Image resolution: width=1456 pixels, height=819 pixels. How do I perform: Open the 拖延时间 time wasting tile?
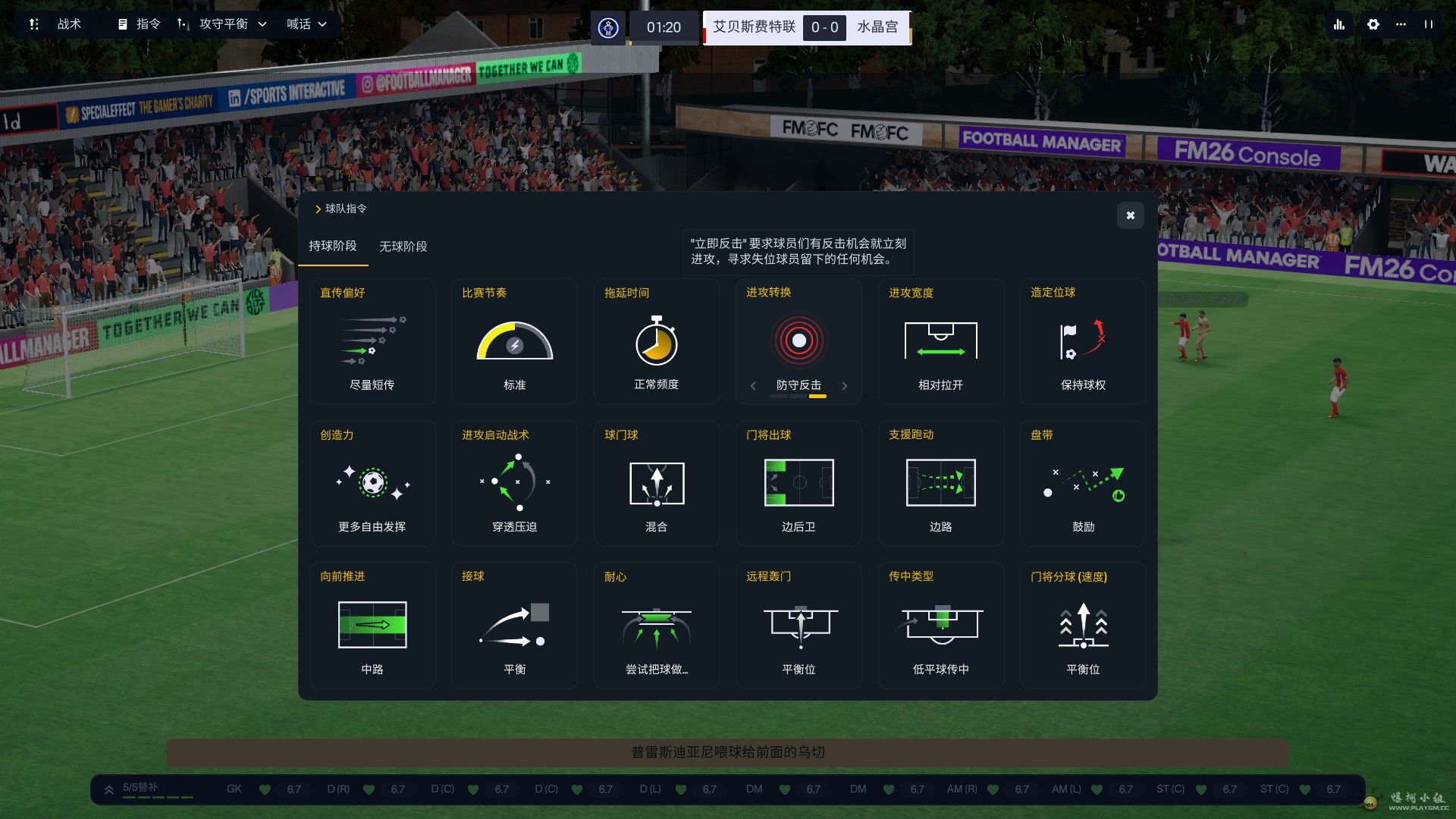click(x=656, y=341)
